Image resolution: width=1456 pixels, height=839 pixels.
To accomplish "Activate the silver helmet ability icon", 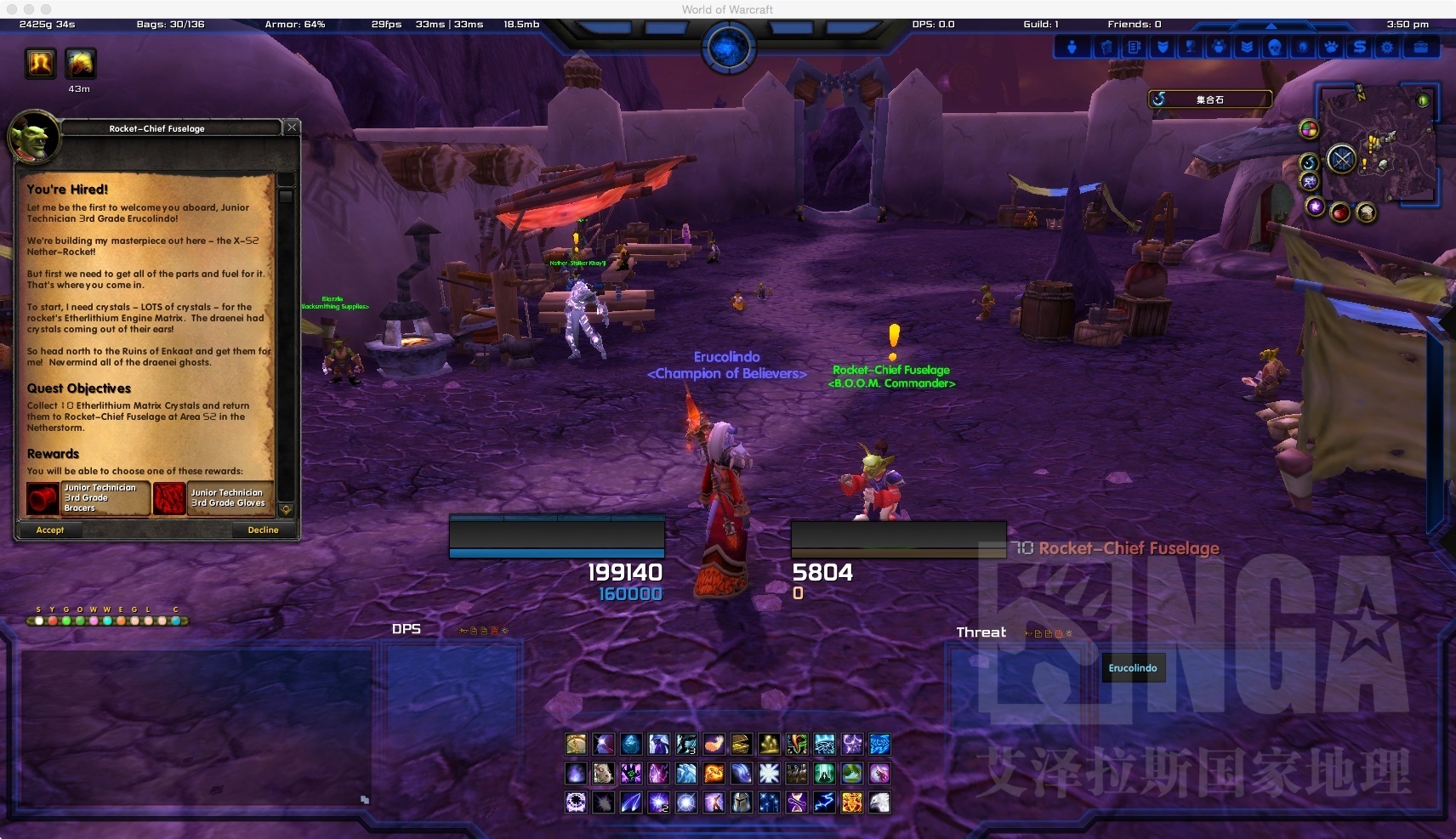I will point(742,802).
